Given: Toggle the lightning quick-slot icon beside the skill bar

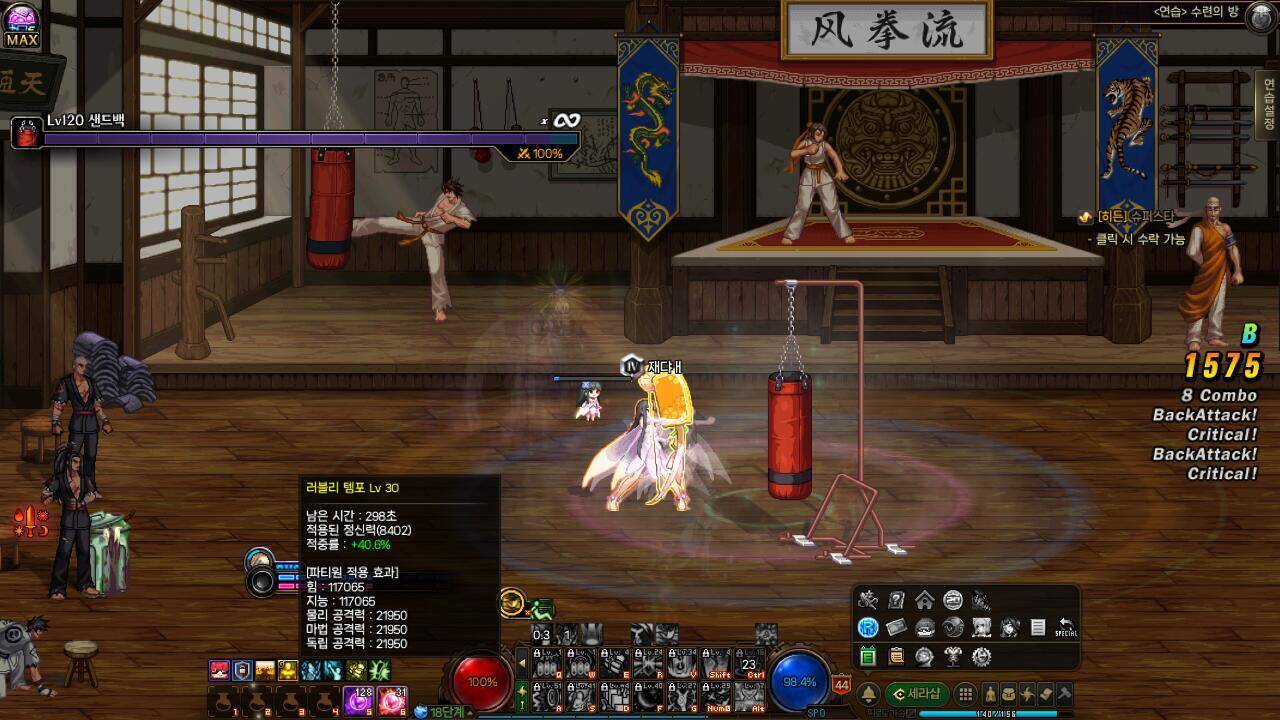Looking at the screenshot, I should [x=522, y=692].
